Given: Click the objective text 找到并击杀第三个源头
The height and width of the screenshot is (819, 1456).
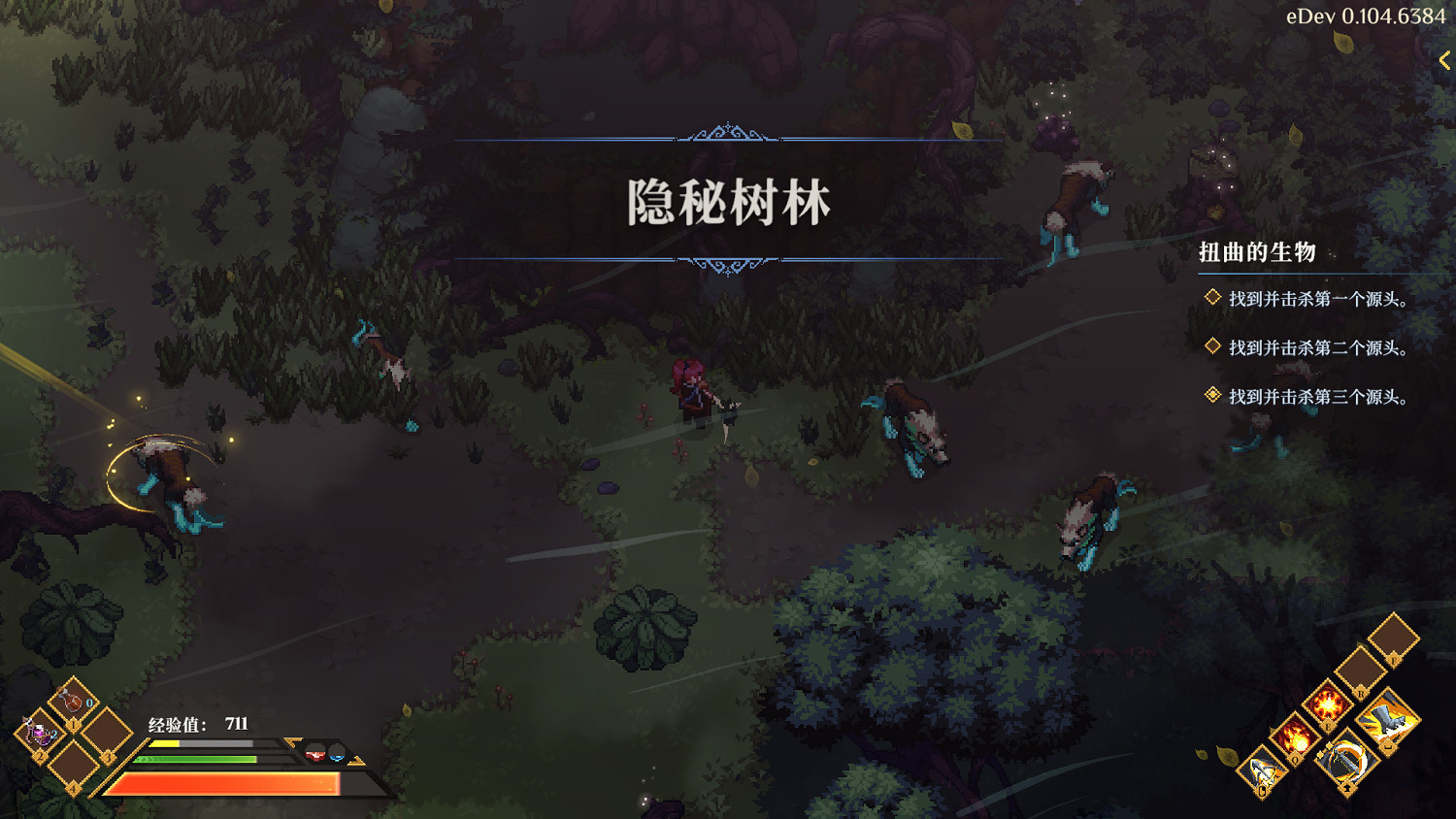Looking at the screenshot, I should 1317,397.
